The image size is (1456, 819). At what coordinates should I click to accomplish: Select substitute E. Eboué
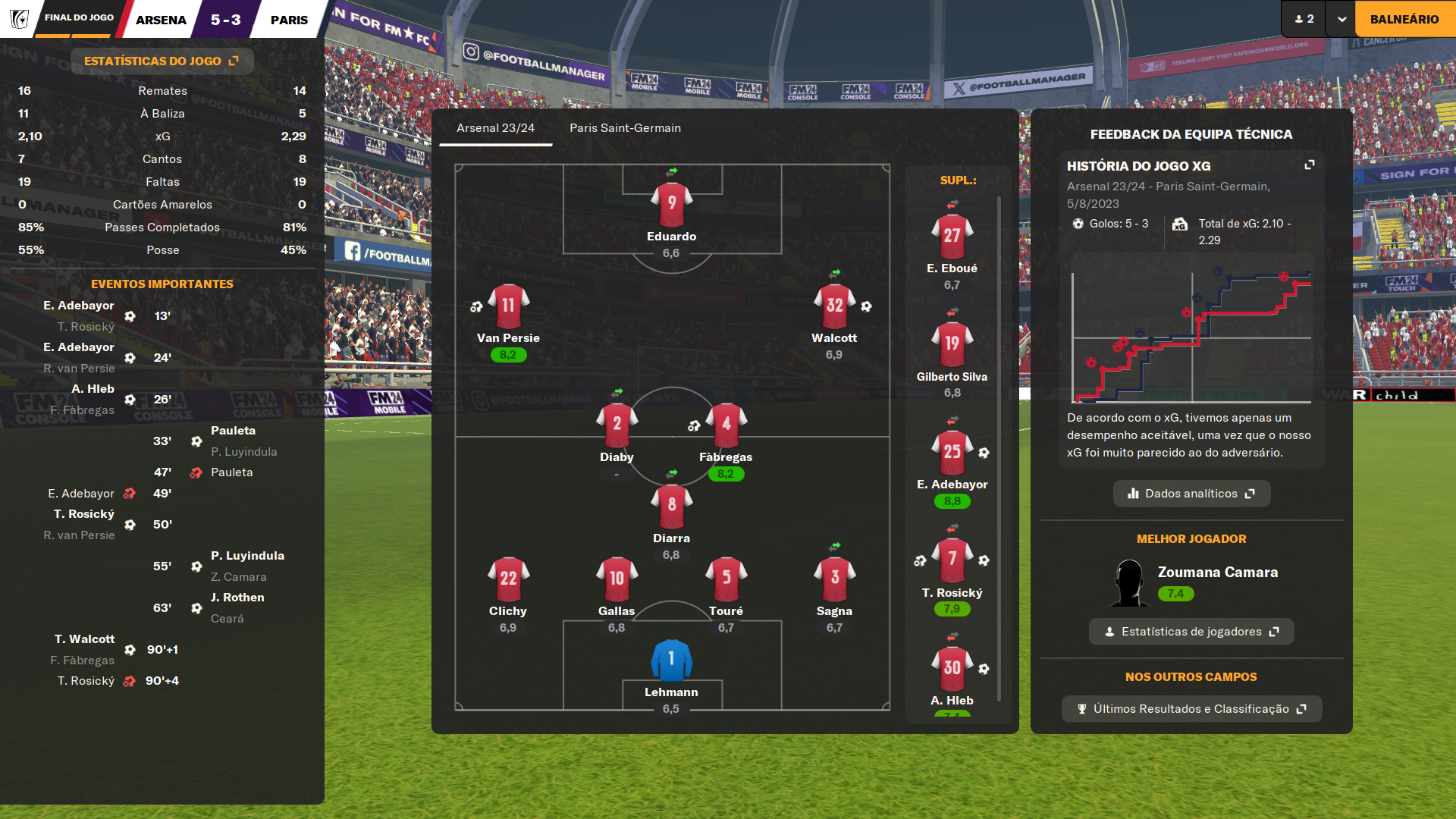tap(952, 237)
